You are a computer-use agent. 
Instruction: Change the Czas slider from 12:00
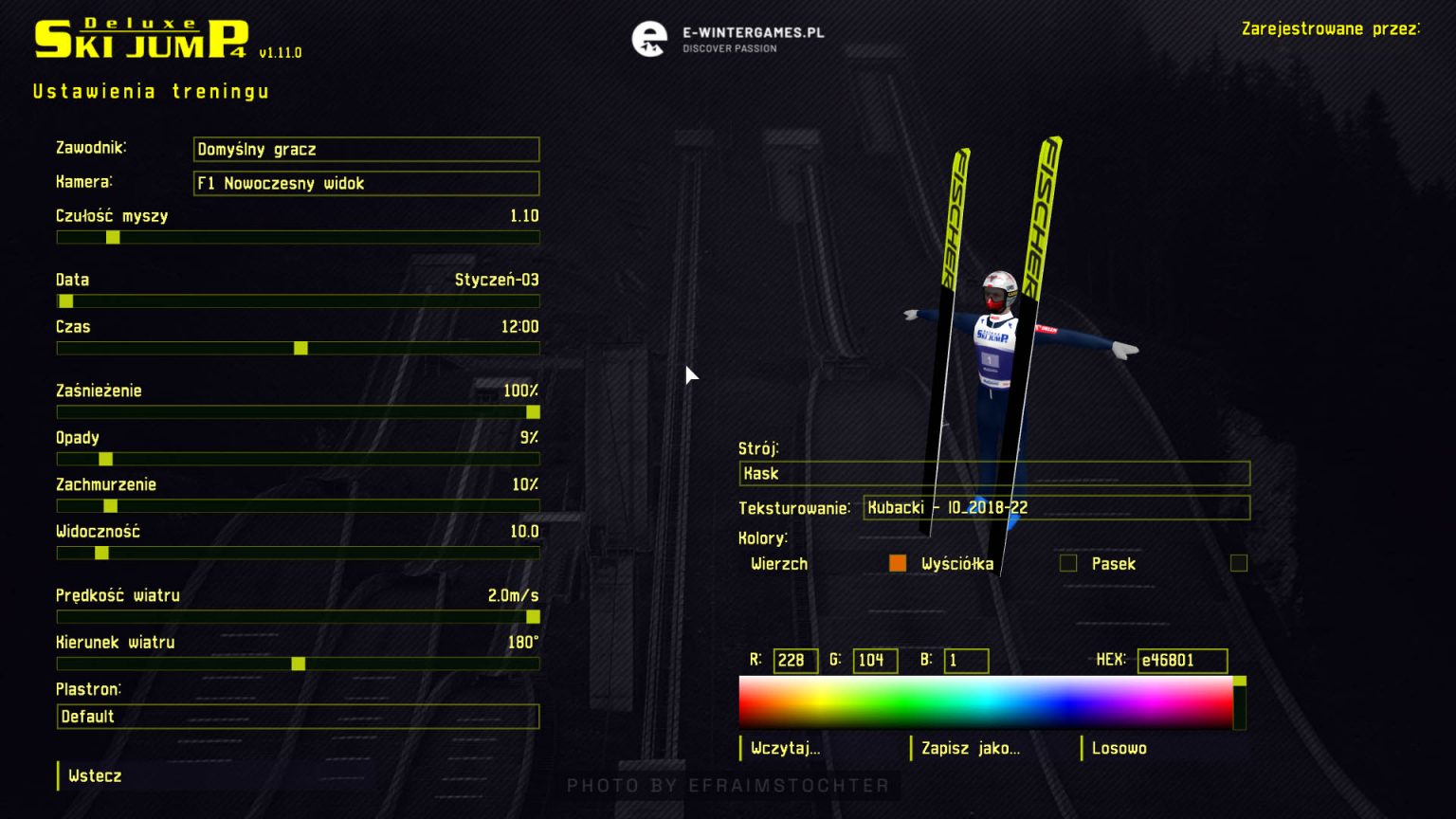tap(300, 348)
